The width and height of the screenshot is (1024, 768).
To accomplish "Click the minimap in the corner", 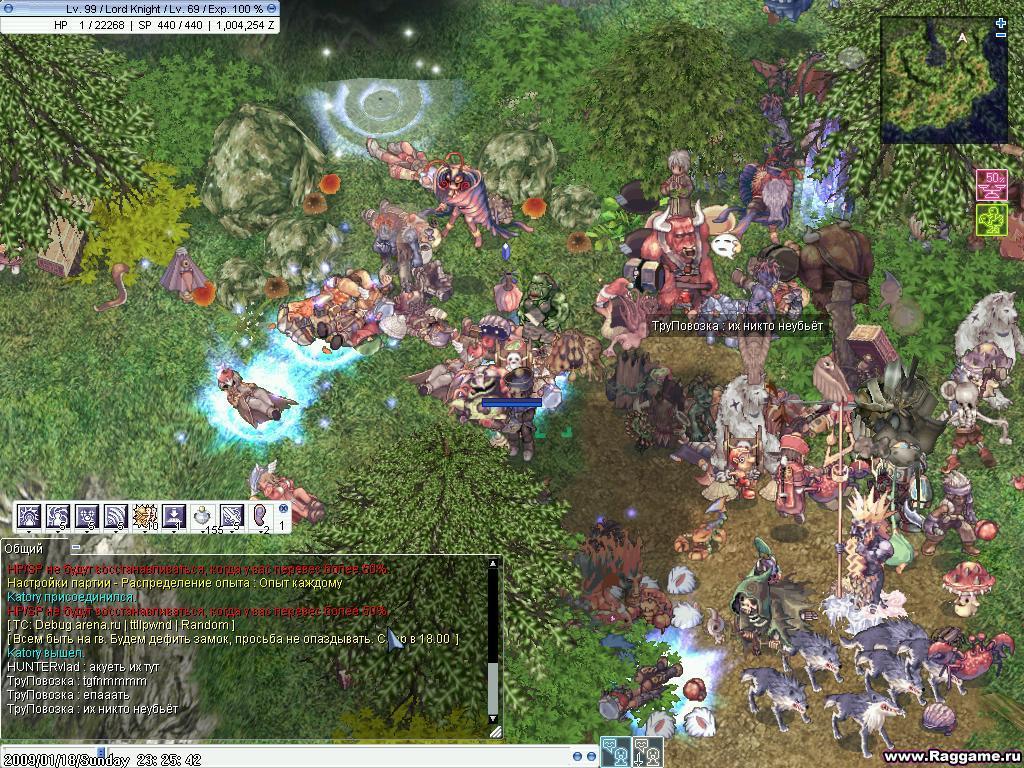I will [x=943, y=81].
